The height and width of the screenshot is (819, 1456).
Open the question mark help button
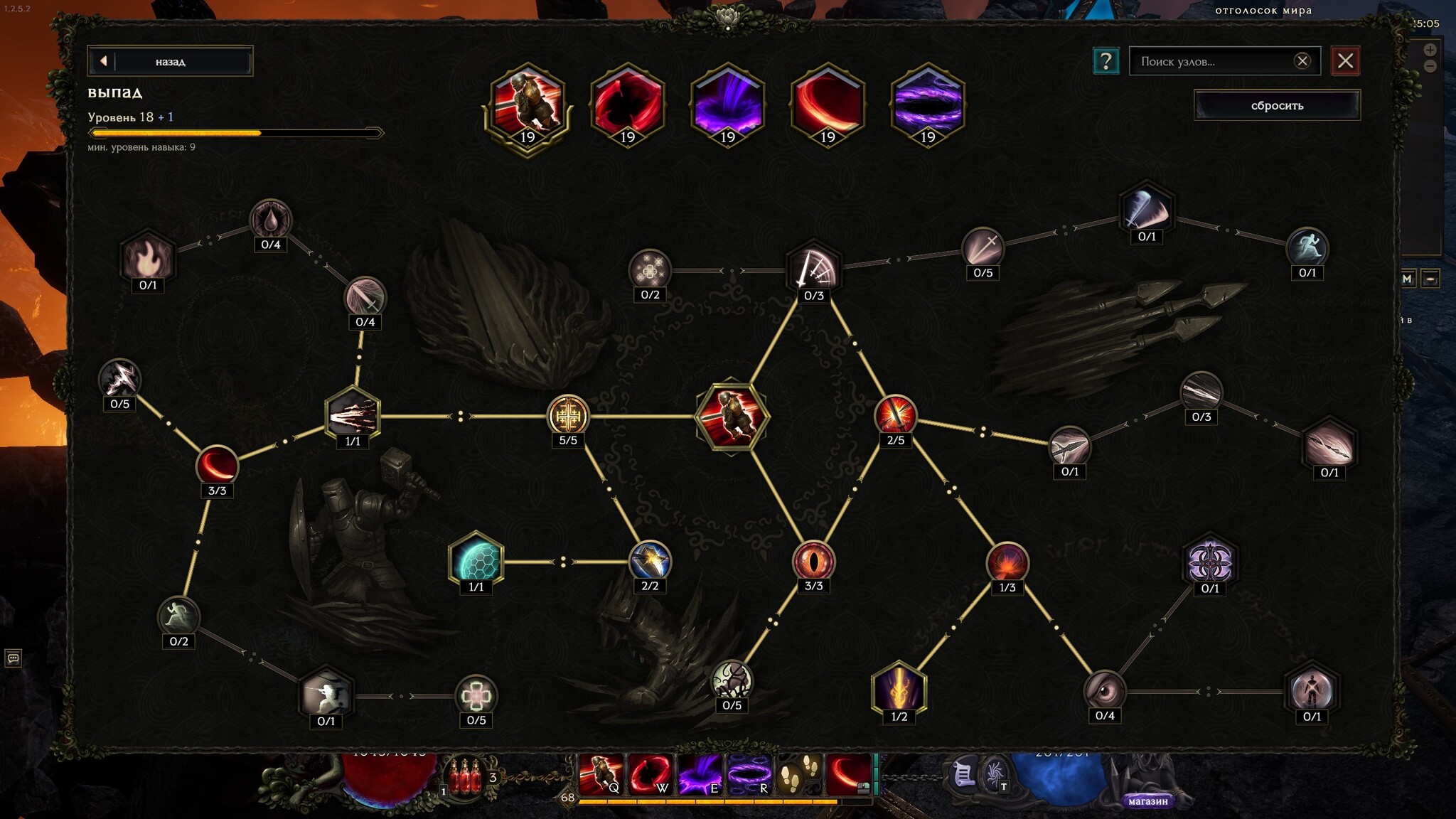coord(1106,61)
